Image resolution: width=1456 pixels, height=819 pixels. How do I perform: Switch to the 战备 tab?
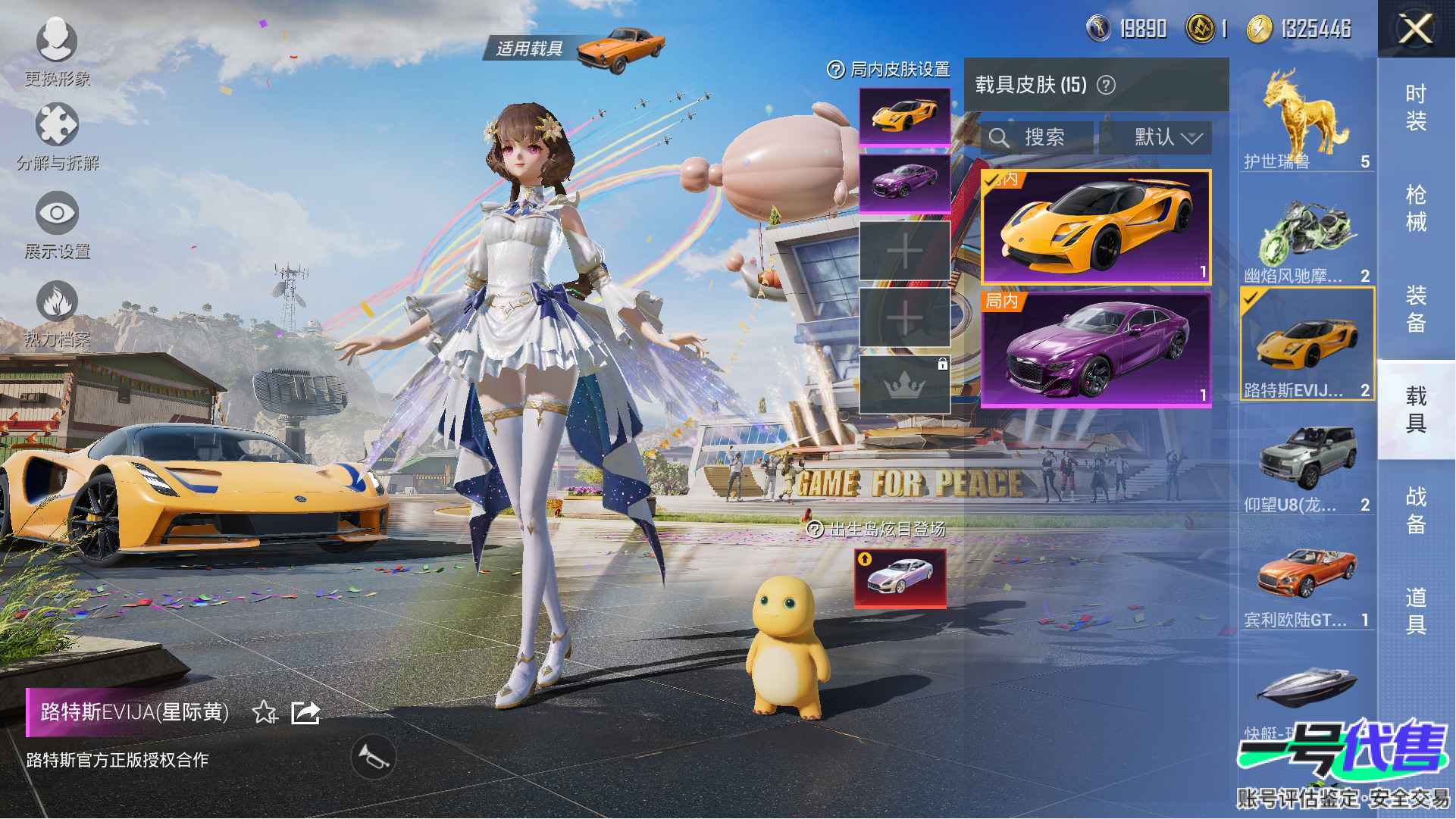click(1415, 510)
